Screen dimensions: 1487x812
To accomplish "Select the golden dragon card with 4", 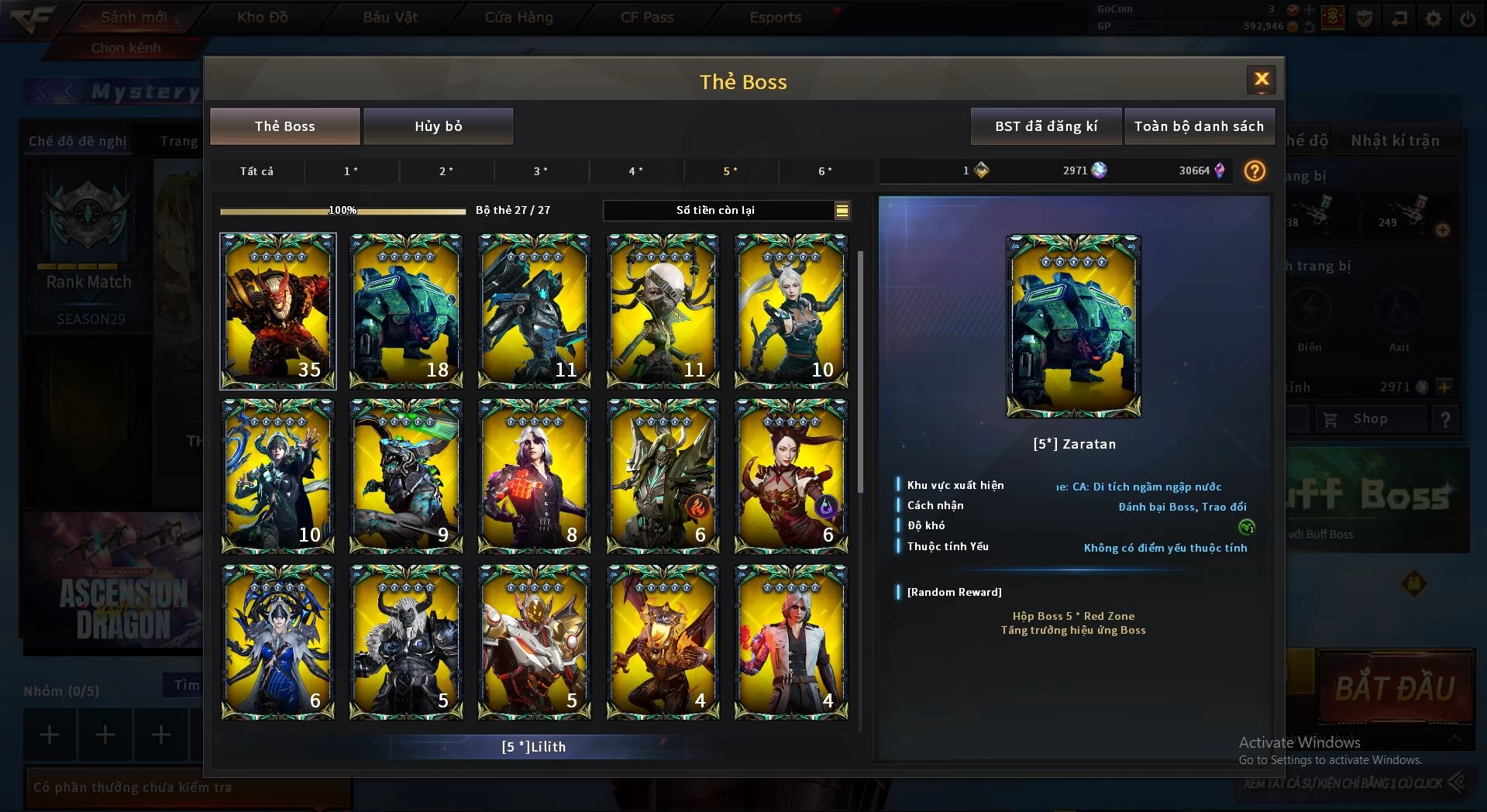I will [663, 642].
